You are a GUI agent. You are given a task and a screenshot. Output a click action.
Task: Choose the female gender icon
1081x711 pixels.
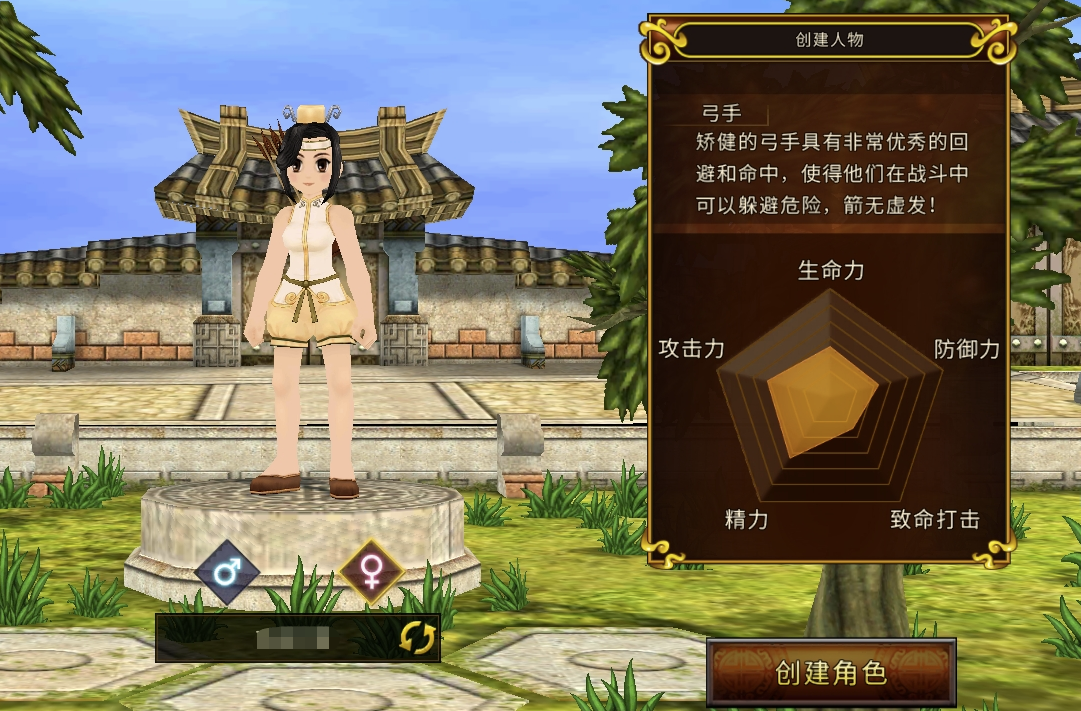point(371,573)
